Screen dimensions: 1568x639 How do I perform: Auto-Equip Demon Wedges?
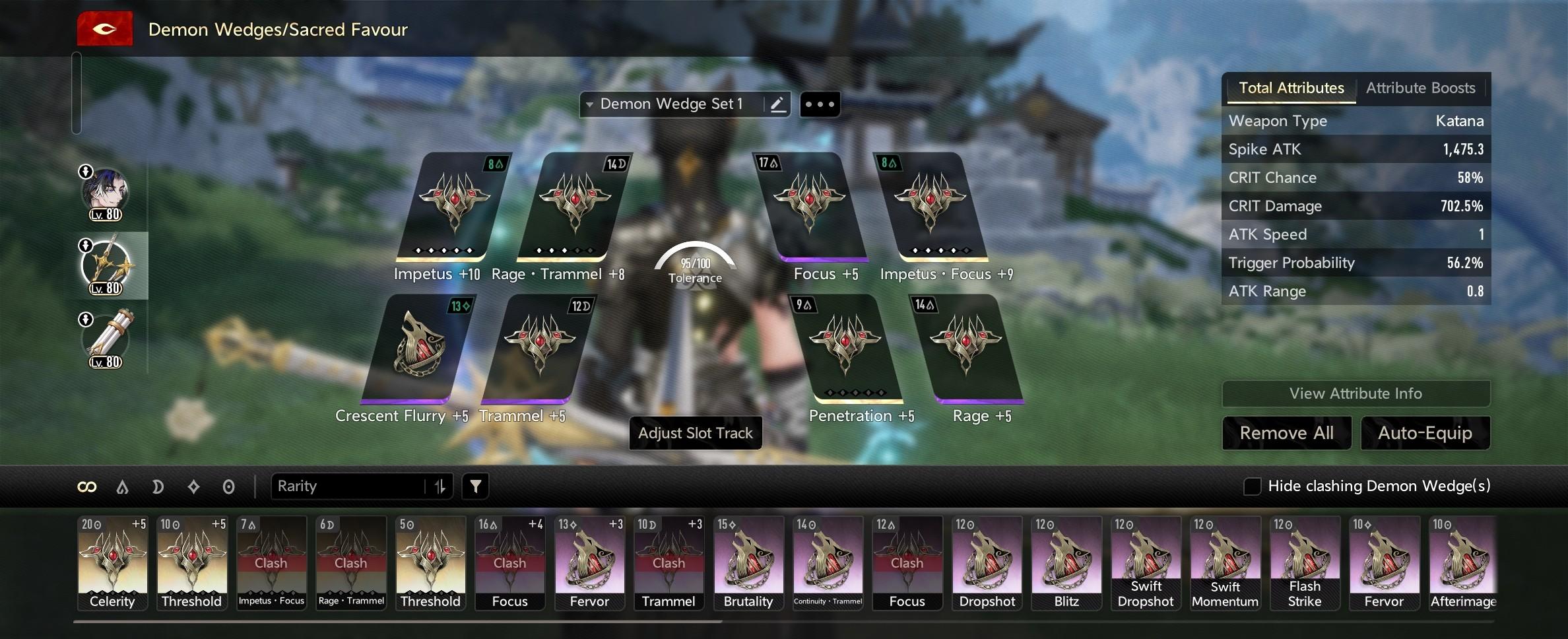[x=1425, y=433]
